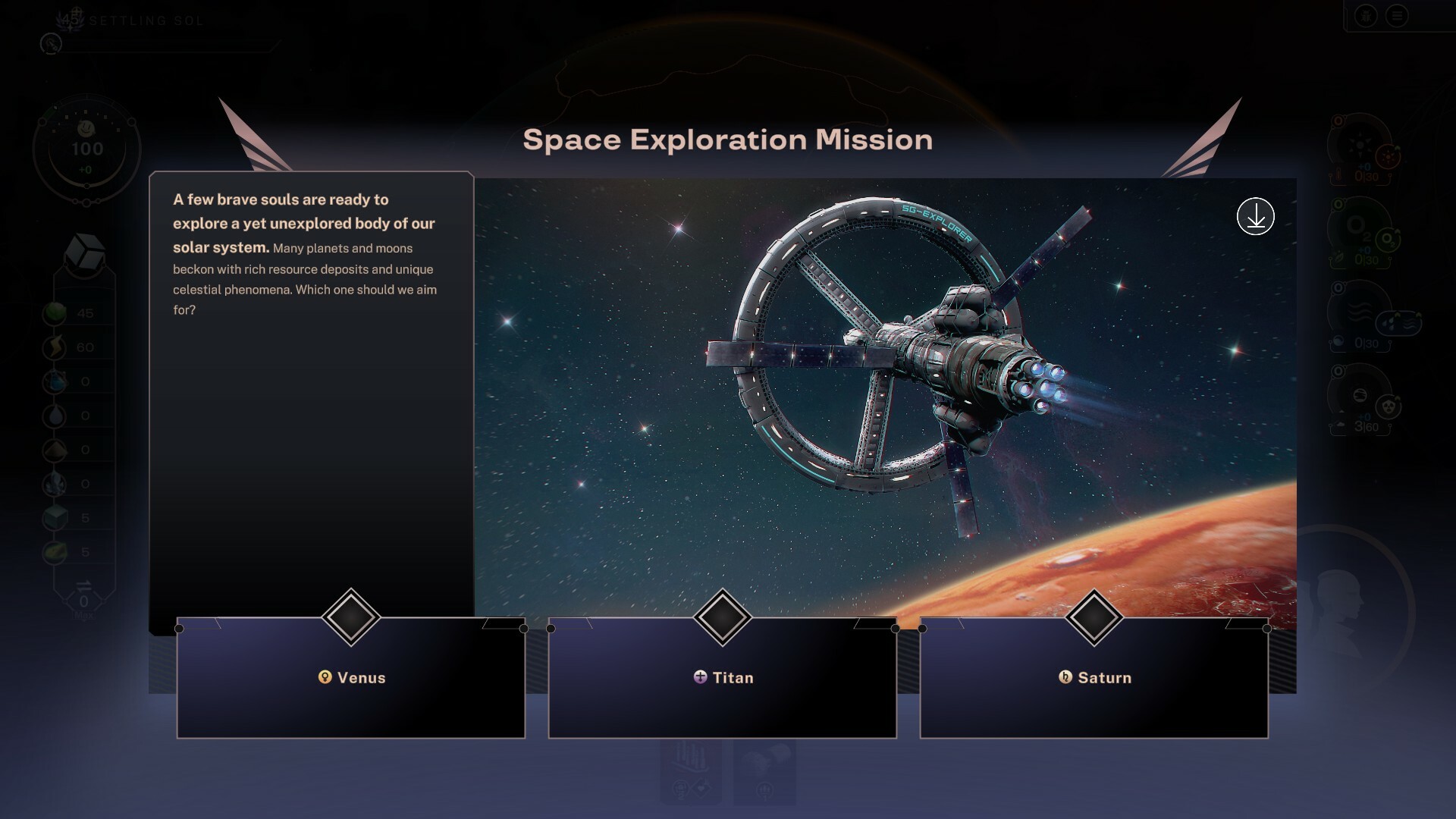Click the diamond marker above the Titan card
This screenshot has height=819, width=1456.
click(x=722, y=617)
